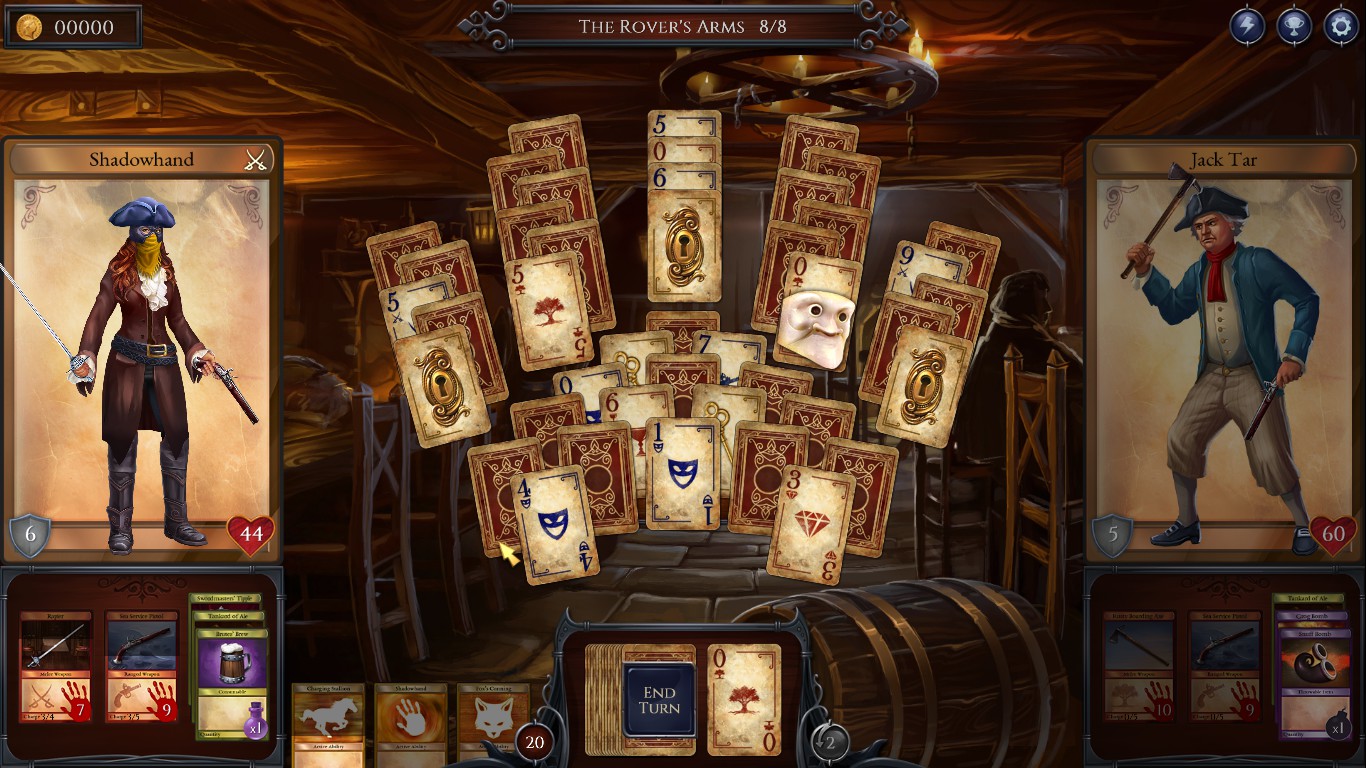Image resolution: width=1366 pixels, height=768 pixels.
Task: Open the settings gear icon
Action: (1341, 24)
